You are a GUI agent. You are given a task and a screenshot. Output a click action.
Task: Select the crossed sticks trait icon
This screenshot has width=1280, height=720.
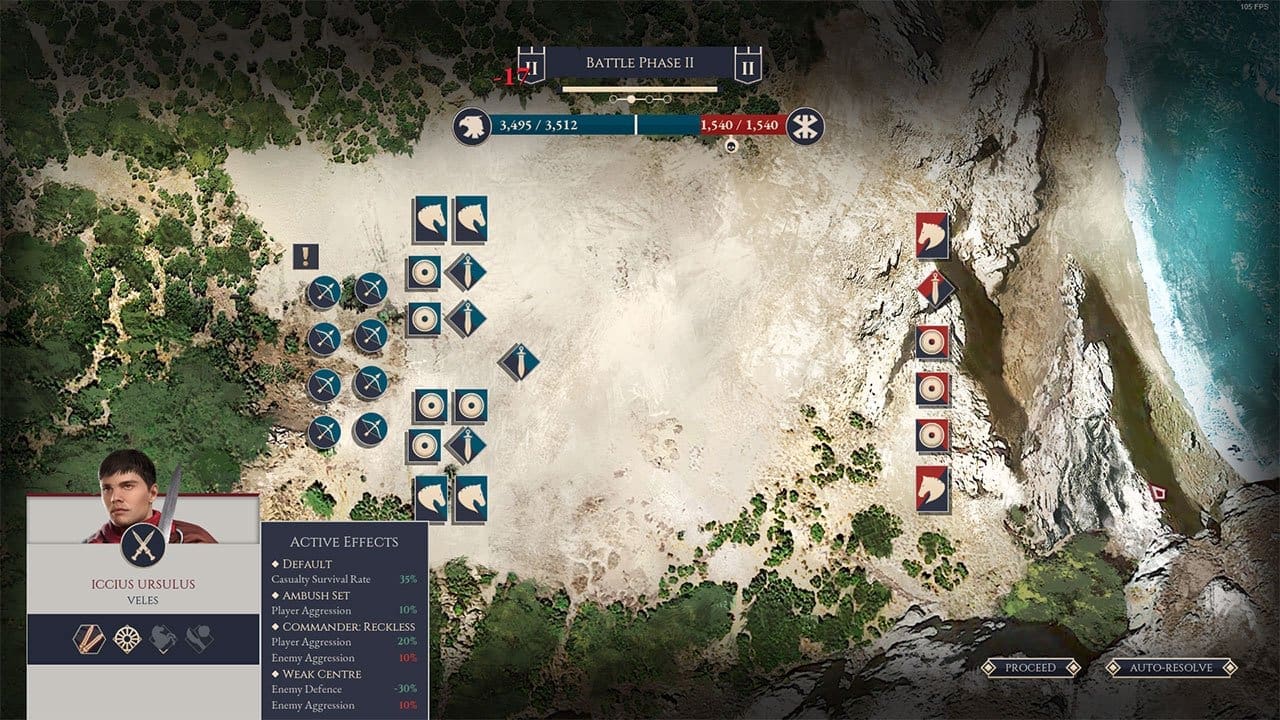click(x=88, y=639)
